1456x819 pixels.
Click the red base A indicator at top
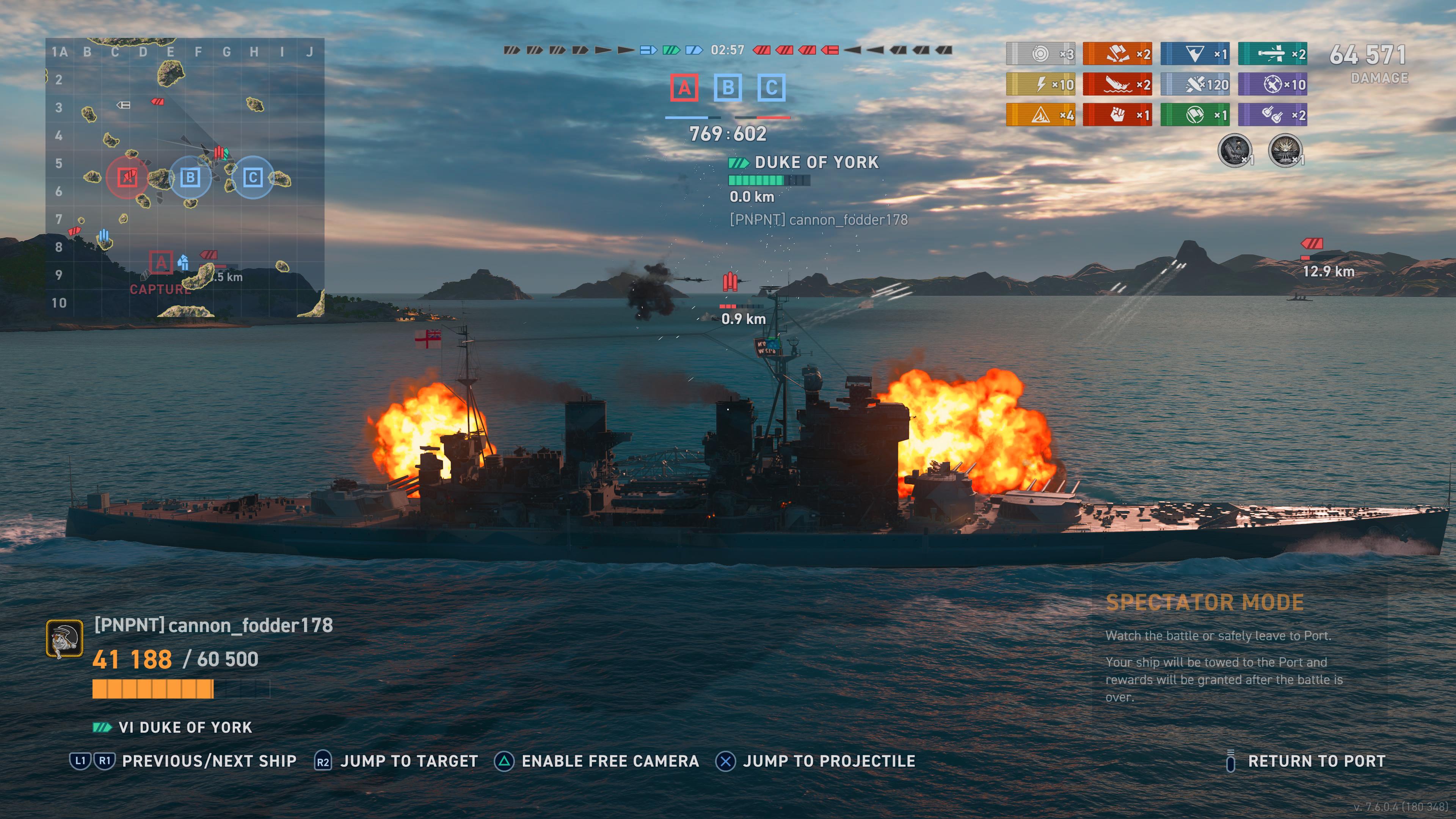tap(684, 88)
